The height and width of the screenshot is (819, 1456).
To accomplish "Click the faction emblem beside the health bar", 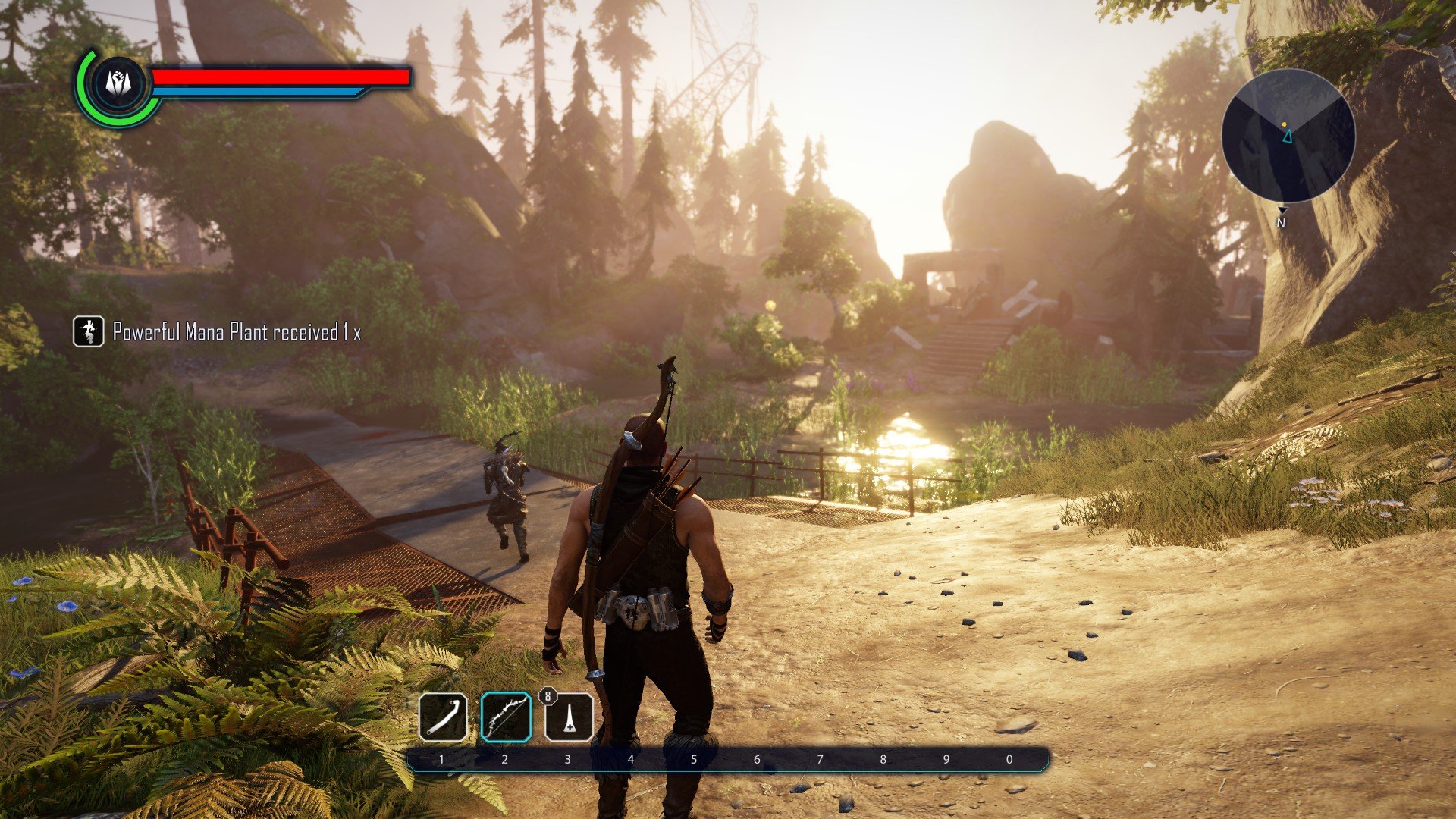I will pyautogui.click(x=118, y=84).
